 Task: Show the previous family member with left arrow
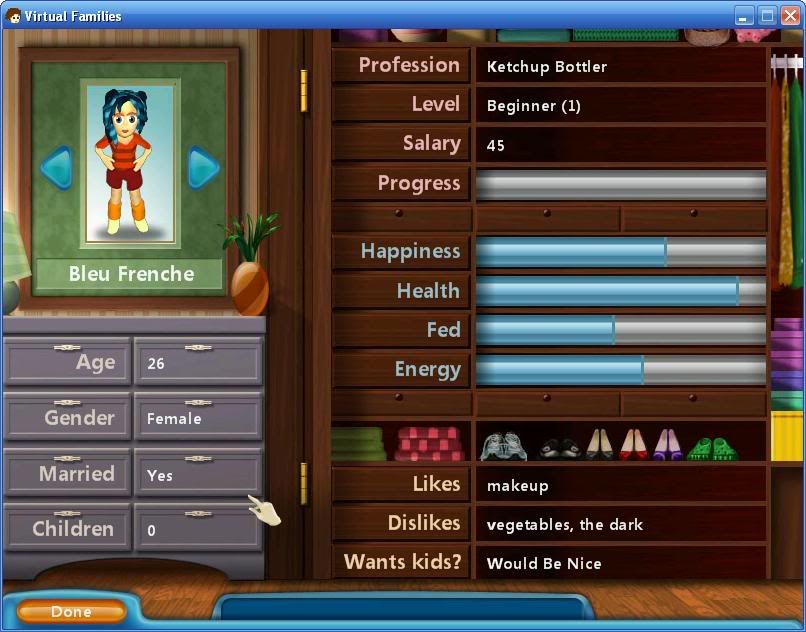coord(56,167)
